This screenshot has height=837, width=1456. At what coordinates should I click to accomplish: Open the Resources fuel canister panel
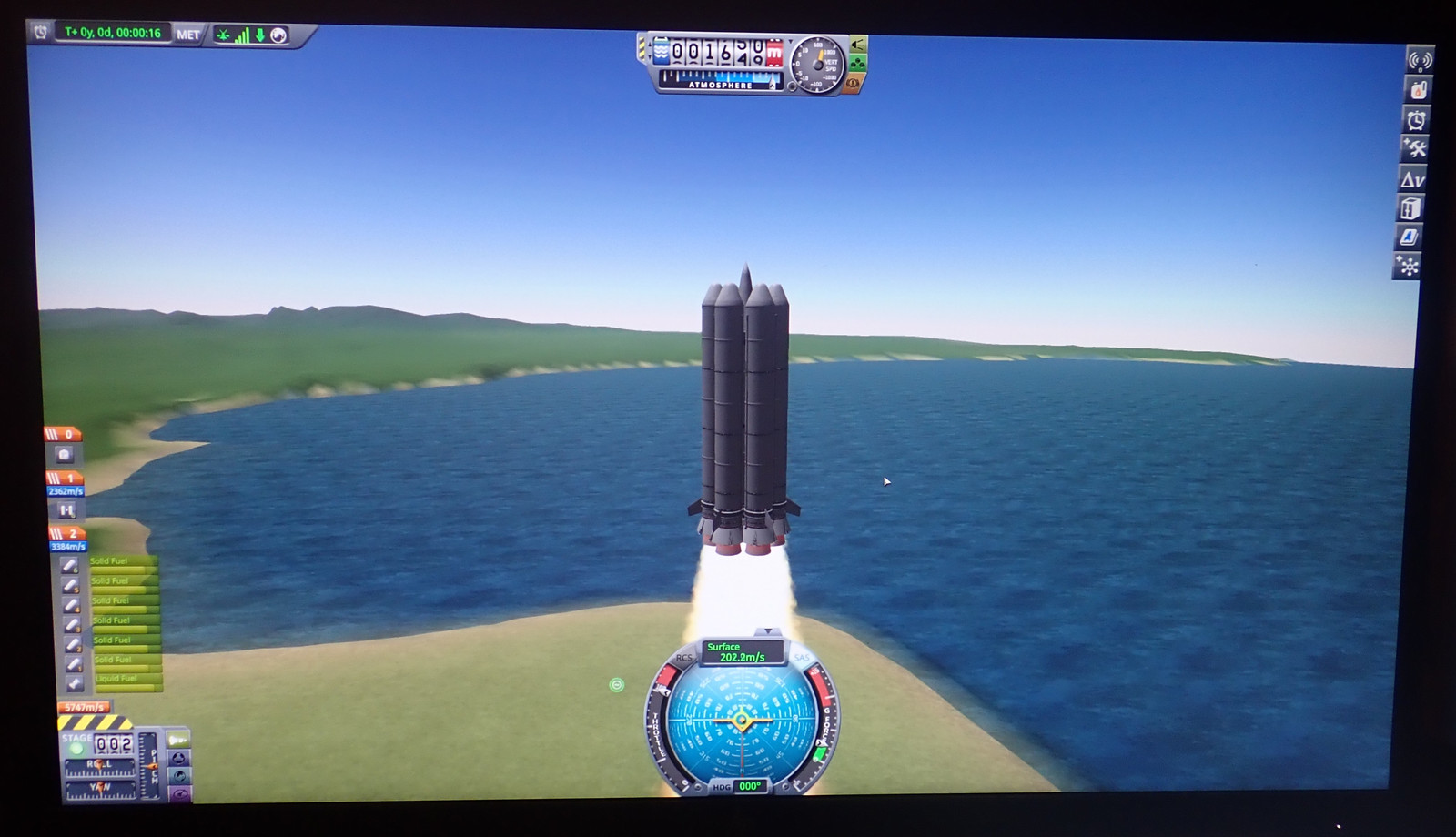(x=1418, y=90)
